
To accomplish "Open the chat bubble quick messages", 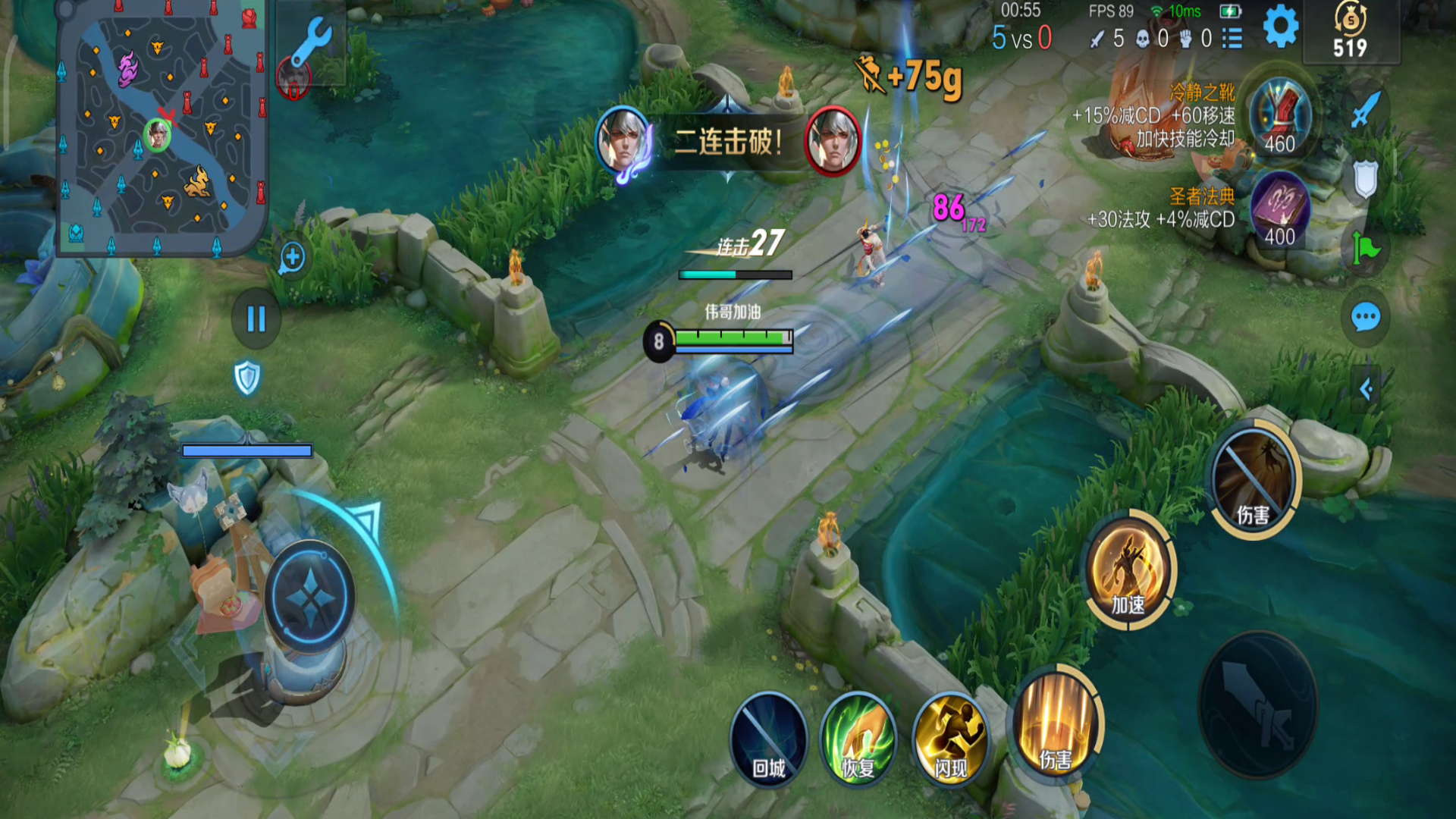I will tap(1366, 317).
